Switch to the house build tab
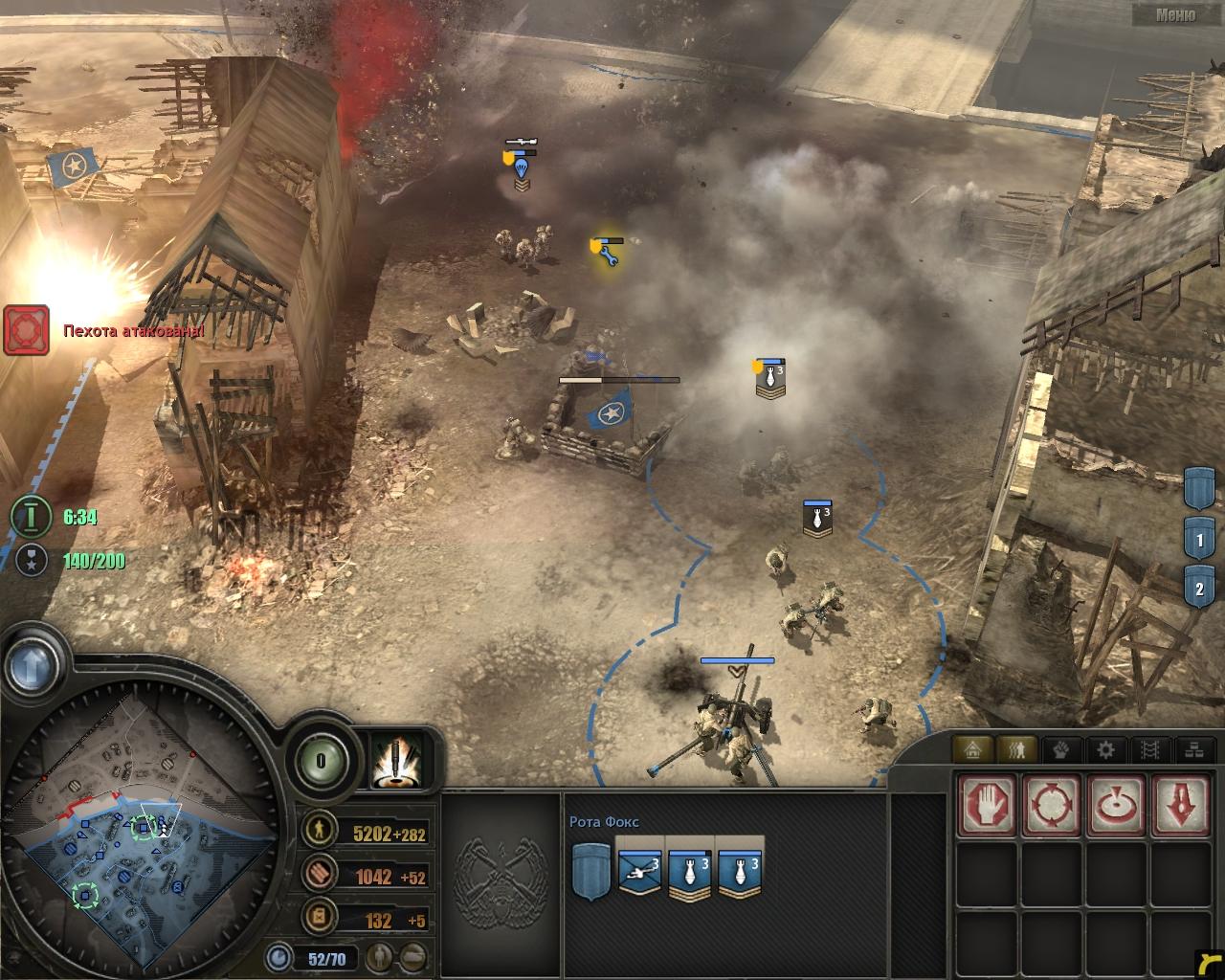The height and width of the screenshot is (980, 1225). coord(972,749)
